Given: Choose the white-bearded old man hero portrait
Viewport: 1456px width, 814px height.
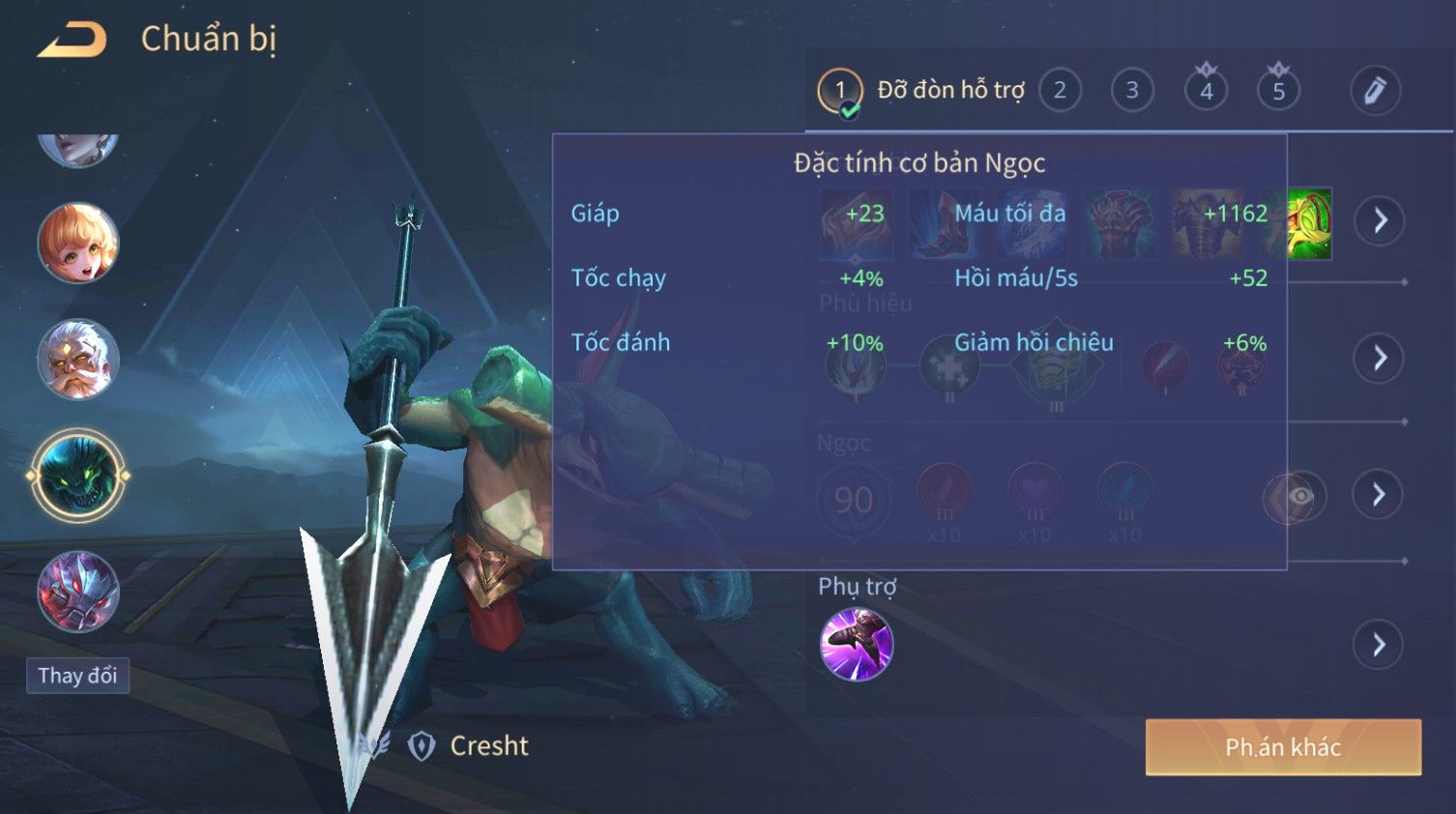Looking at the screenshot, I should 78,359.
